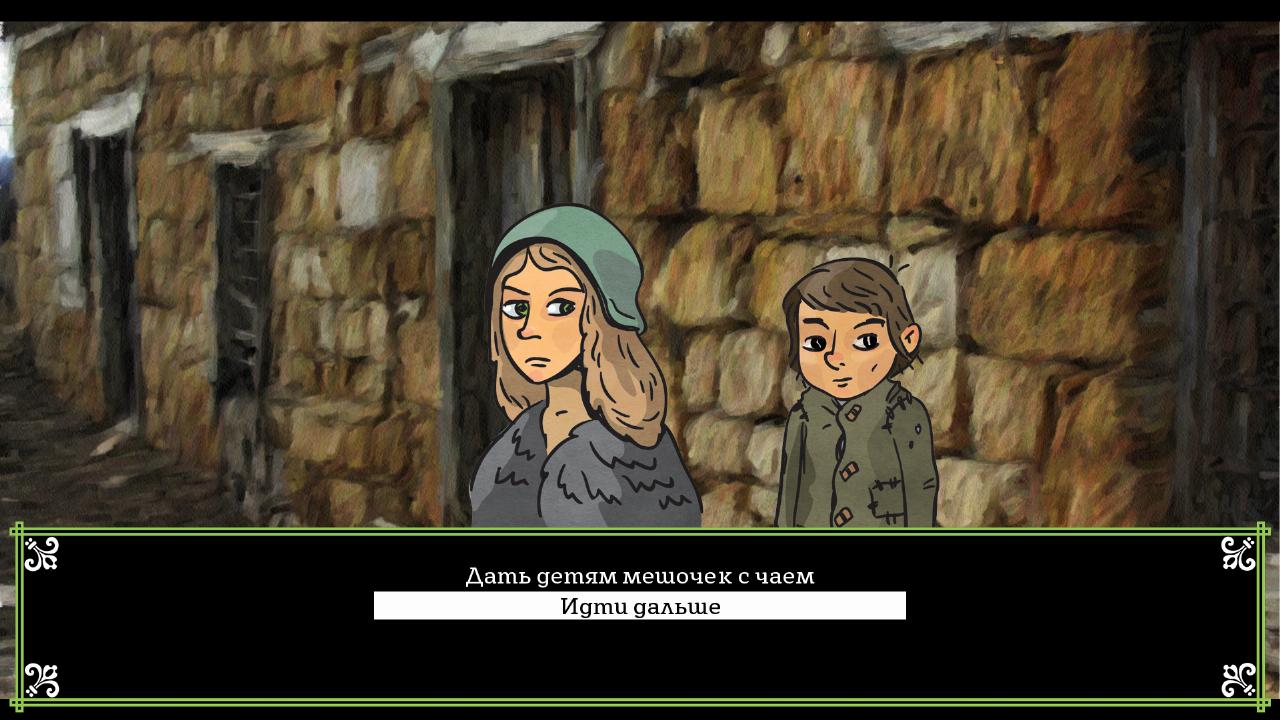Click the boy in the patched coat
The width and height of the screenshot is (1280, 720).
point(850,420)
